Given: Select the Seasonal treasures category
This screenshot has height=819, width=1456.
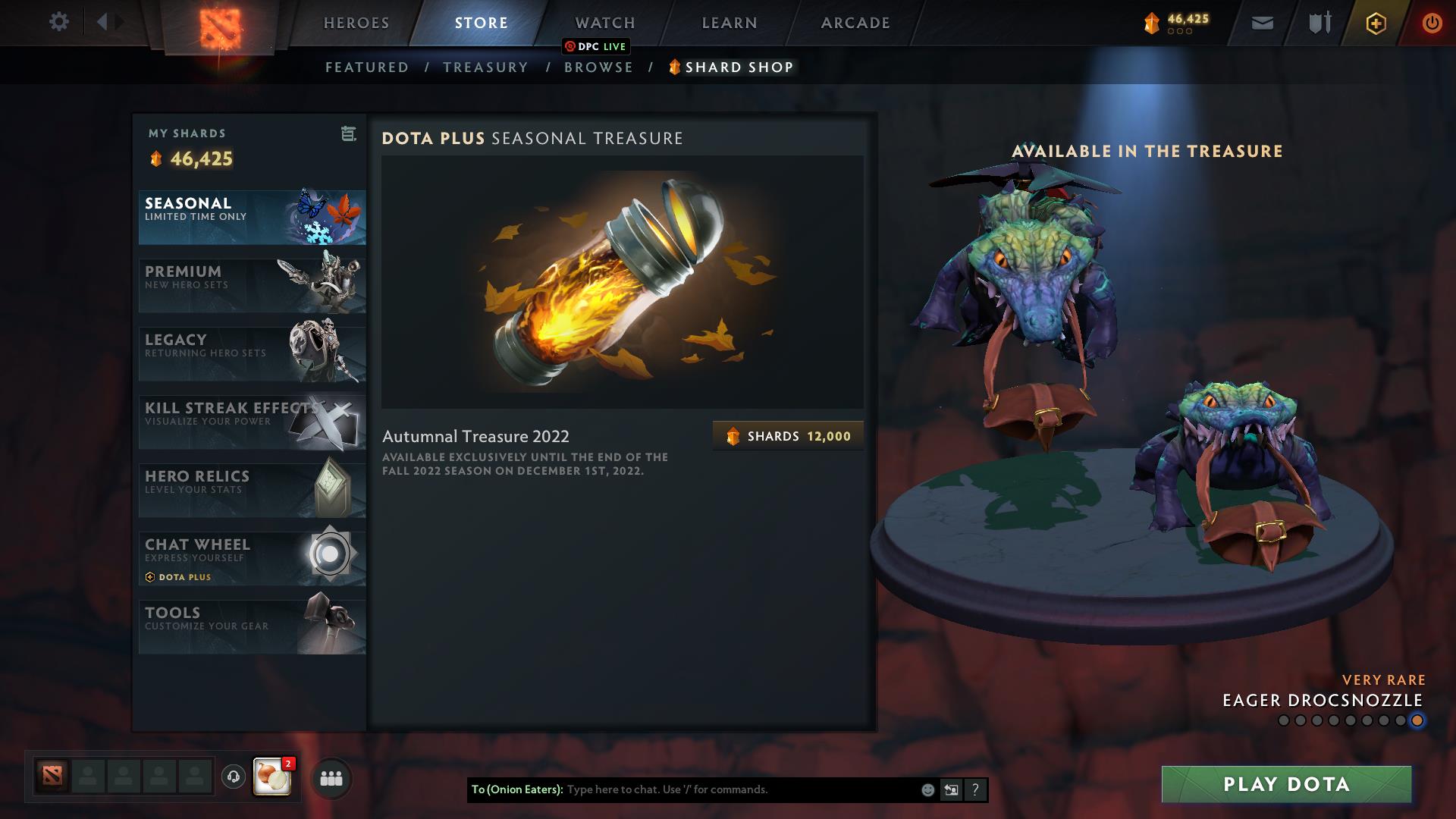Looking at the screenshot, I should coord(251,218).
